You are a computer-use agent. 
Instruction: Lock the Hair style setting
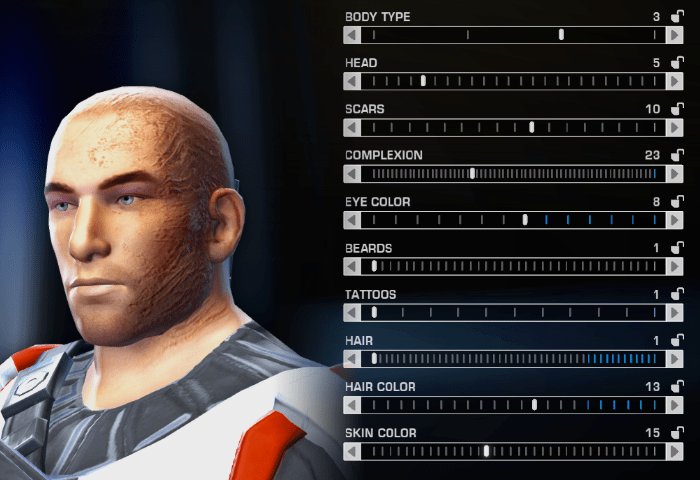click(x=677, y=340)
